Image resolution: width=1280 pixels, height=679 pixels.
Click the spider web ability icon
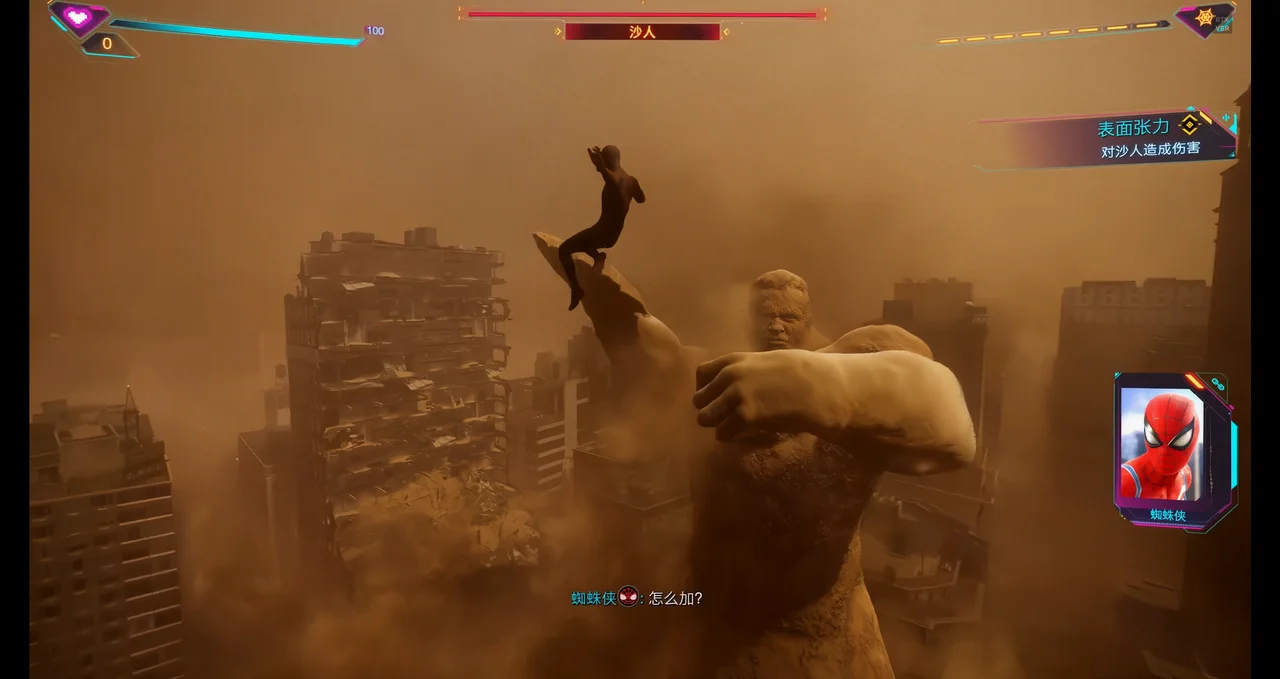(x=1204, y=18)
